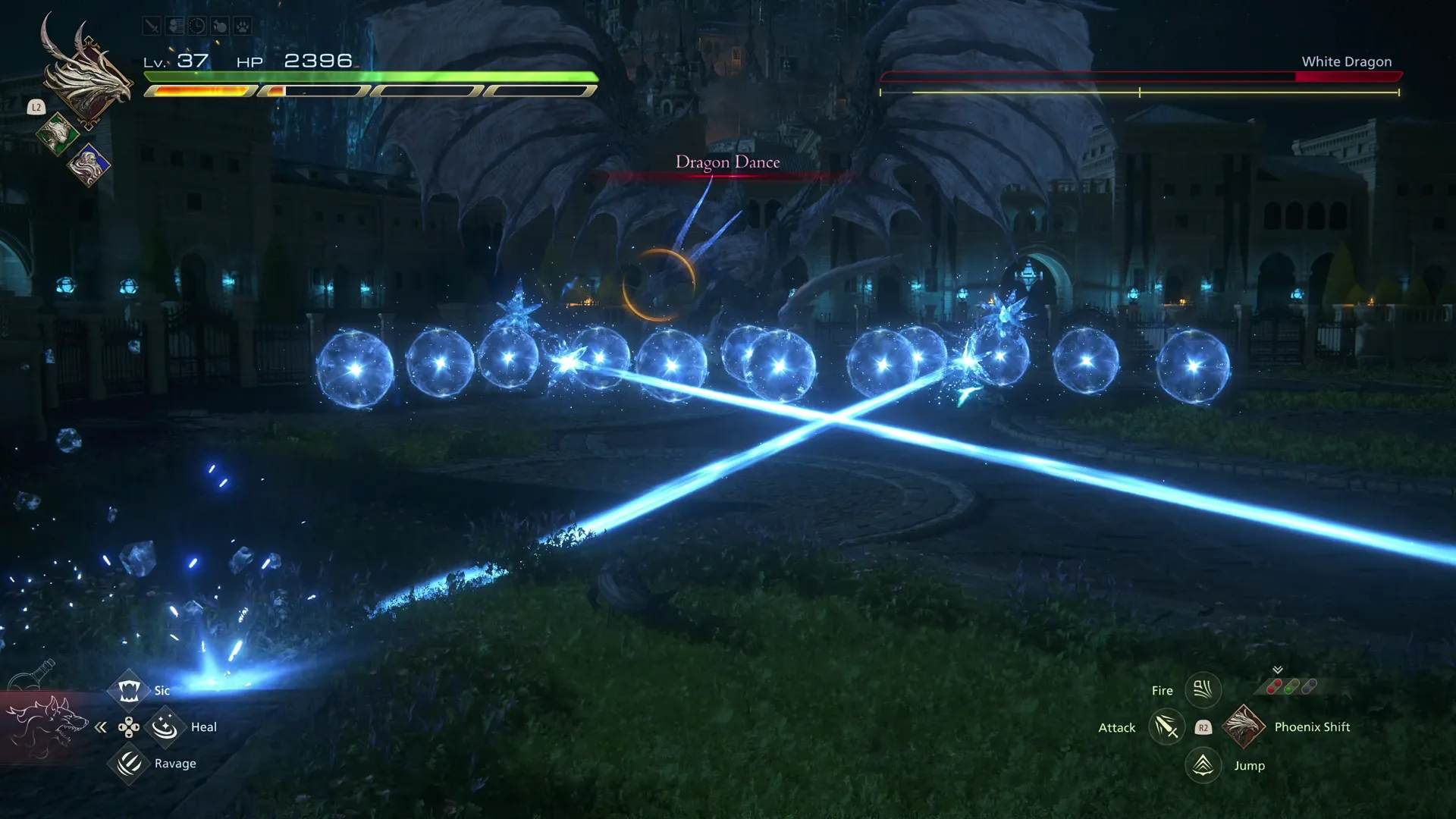
Task: Select the Sic command teeth icon
Action: (x=129, y=690)
